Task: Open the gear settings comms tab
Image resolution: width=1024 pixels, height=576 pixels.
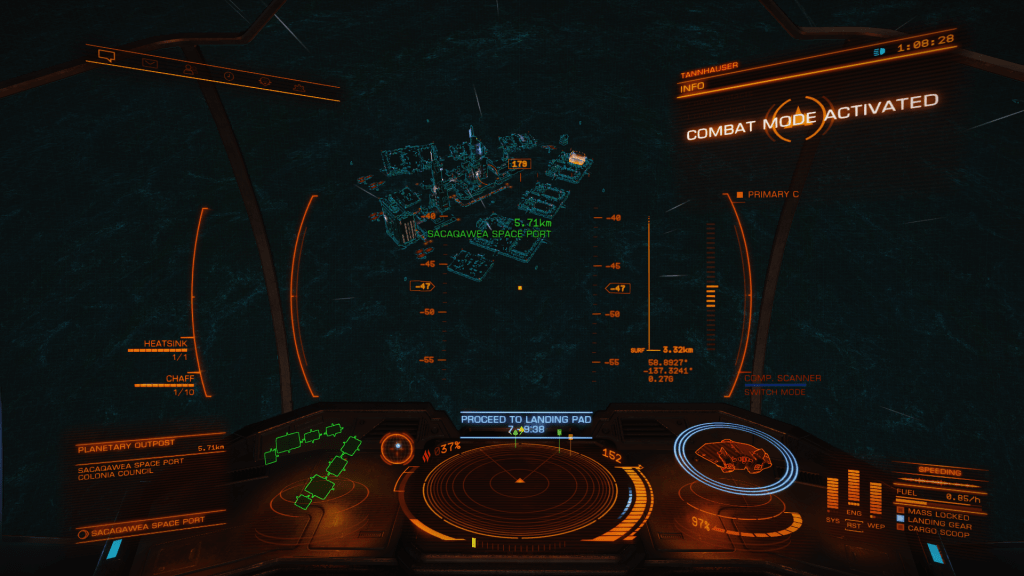Action: click(265, 81)
